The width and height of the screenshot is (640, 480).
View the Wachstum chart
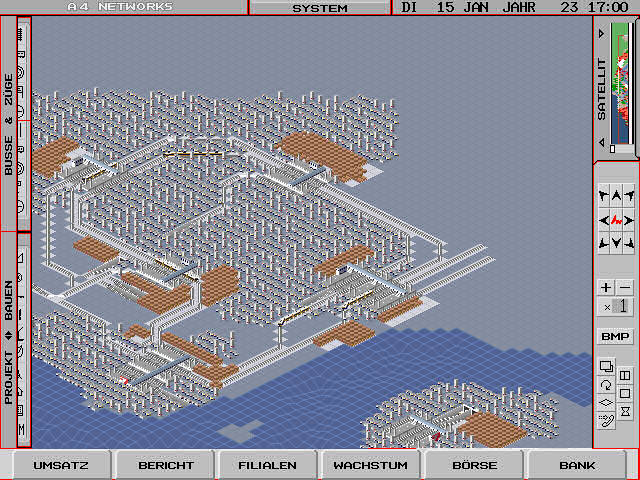point(370,465)
